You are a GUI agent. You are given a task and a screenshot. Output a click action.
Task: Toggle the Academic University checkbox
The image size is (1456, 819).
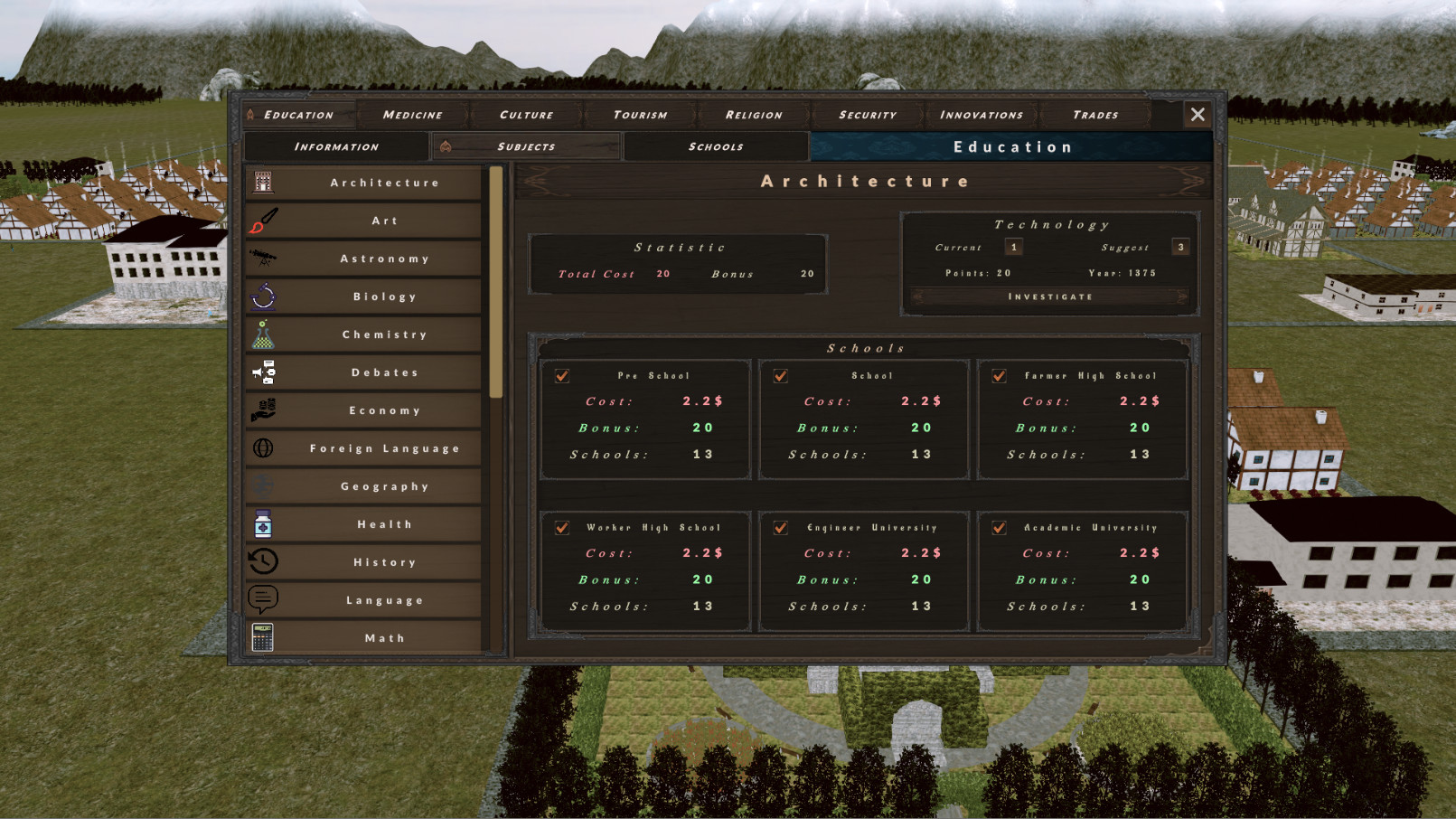[998, 527]
